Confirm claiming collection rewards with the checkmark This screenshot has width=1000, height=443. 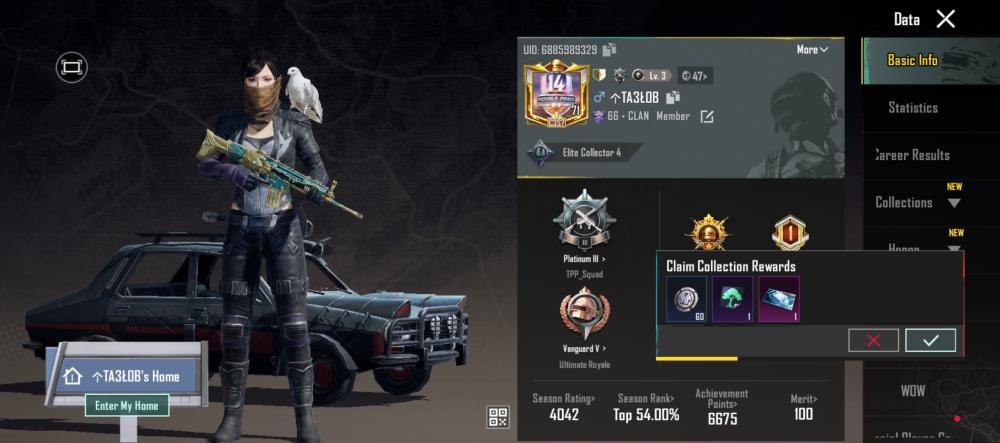930,340
